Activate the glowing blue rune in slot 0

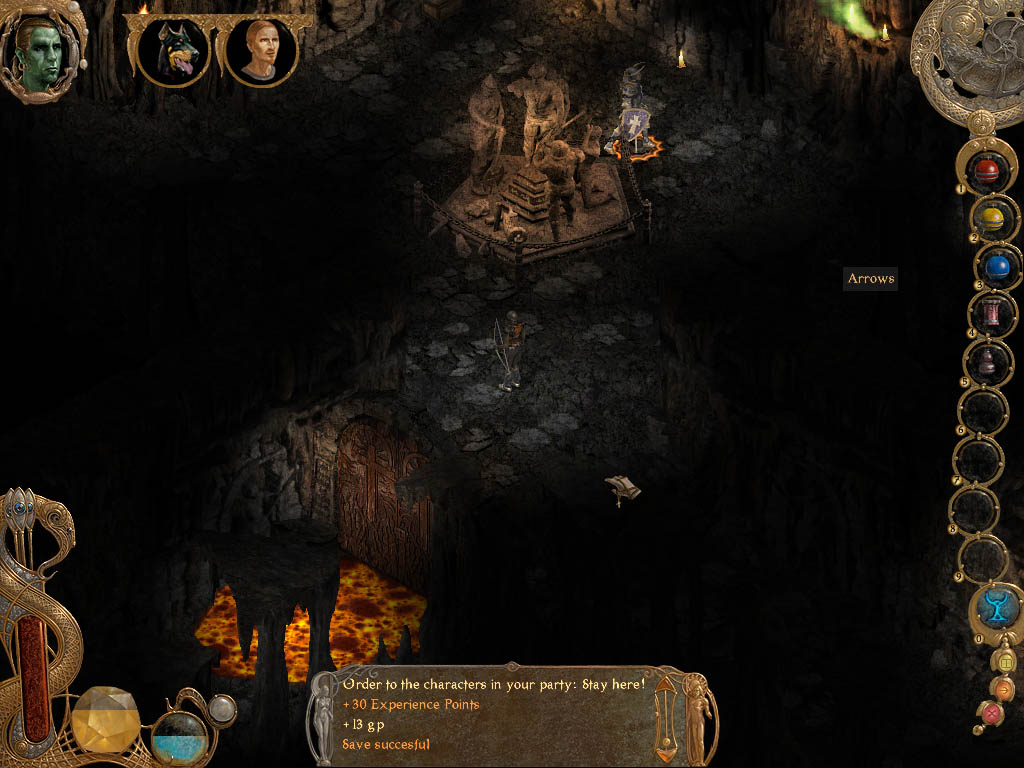pos(996,606)
